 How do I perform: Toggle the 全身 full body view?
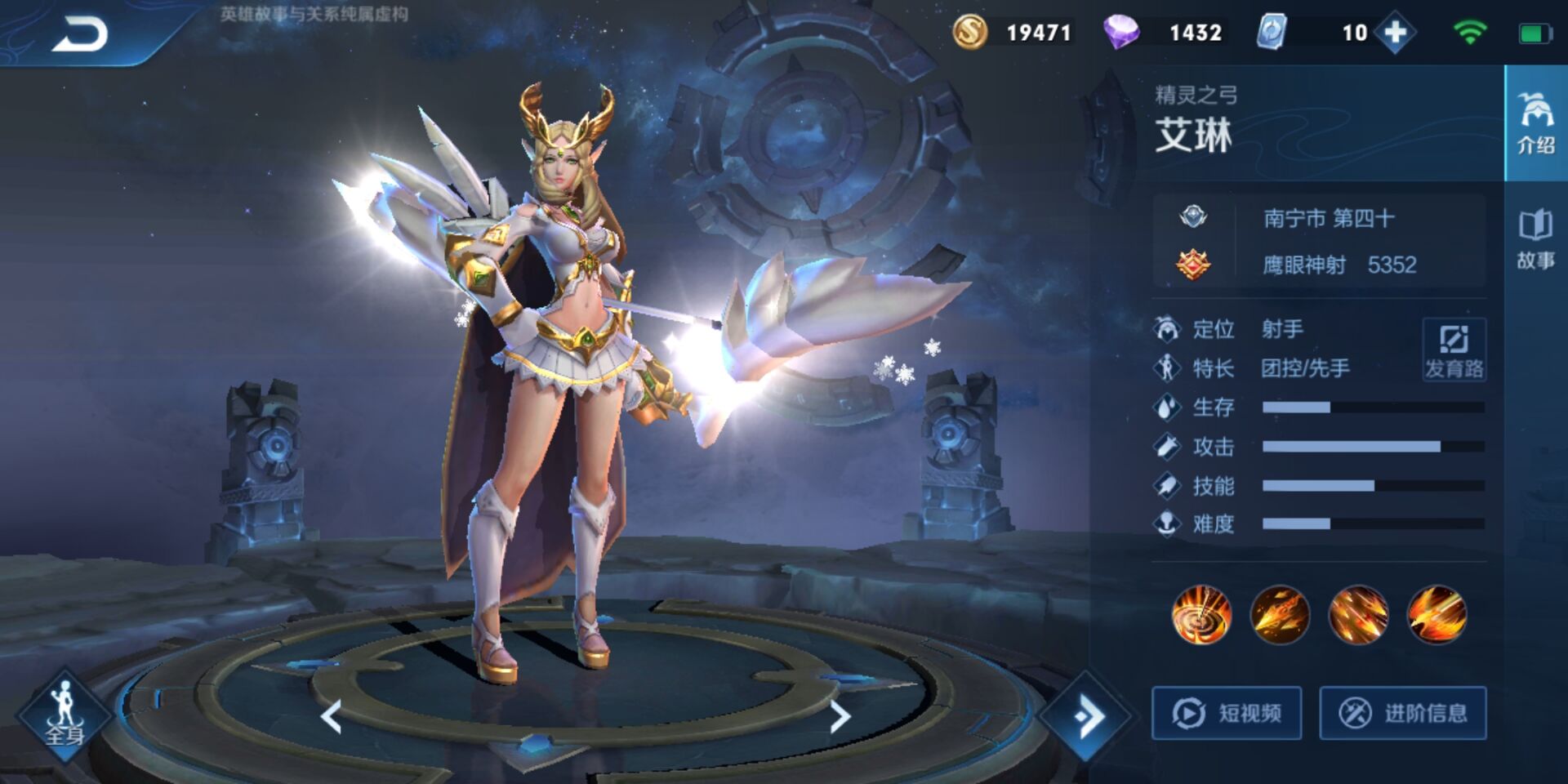click(x=64, y=716)
